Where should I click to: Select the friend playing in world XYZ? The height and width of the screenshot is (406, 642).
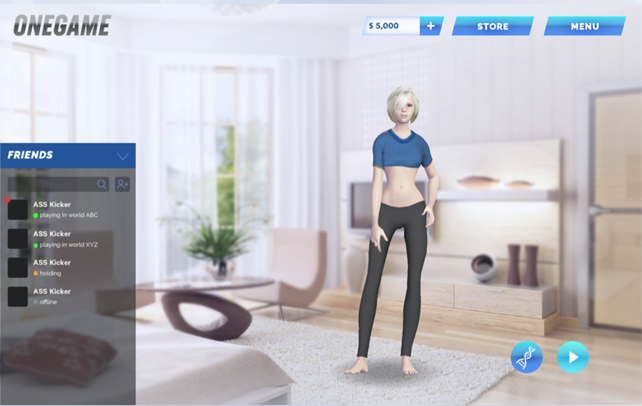tap(66, 239)
